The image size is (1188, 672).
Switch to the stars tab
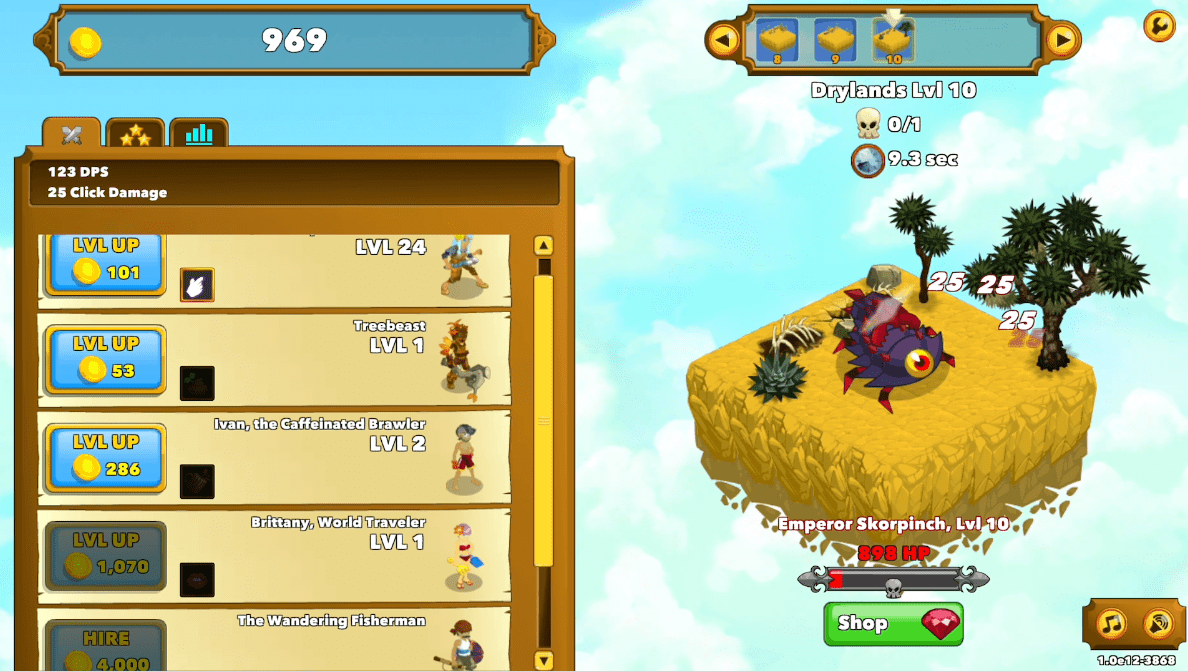point(135,135)
